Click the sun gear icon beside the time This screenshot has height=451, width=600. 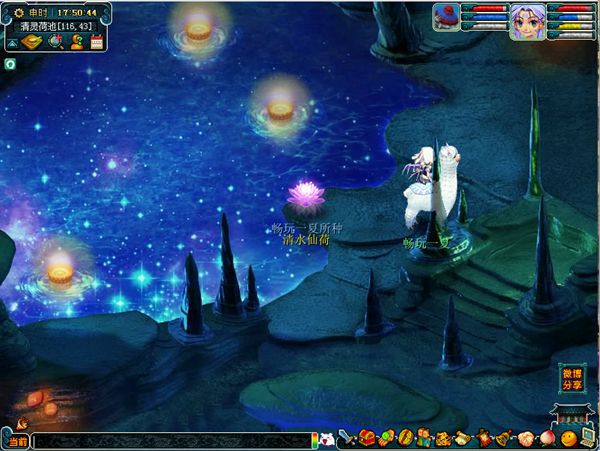[x=19, y=12]
